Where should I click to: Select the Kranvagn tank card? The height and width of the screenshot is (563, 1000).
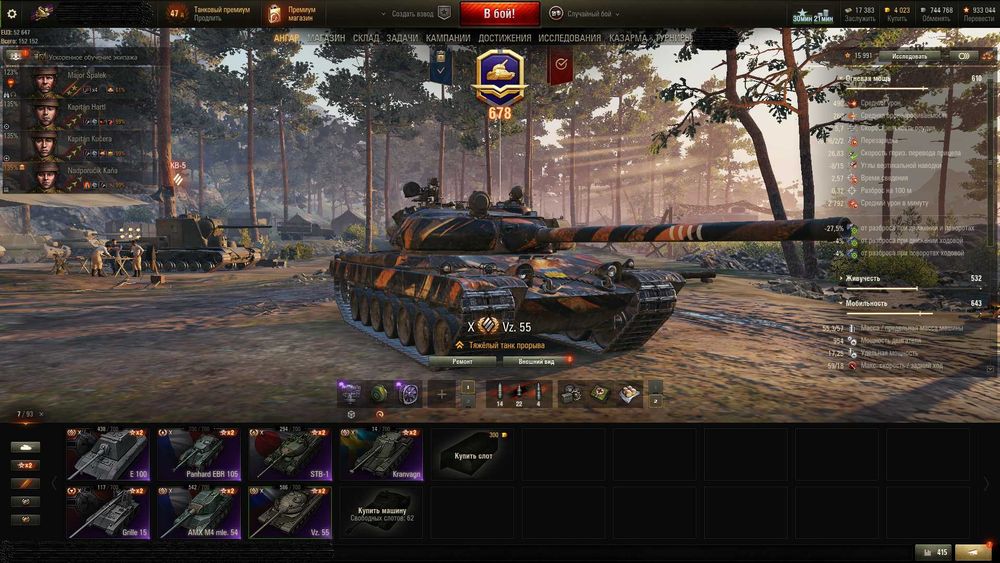coord(381,454)
